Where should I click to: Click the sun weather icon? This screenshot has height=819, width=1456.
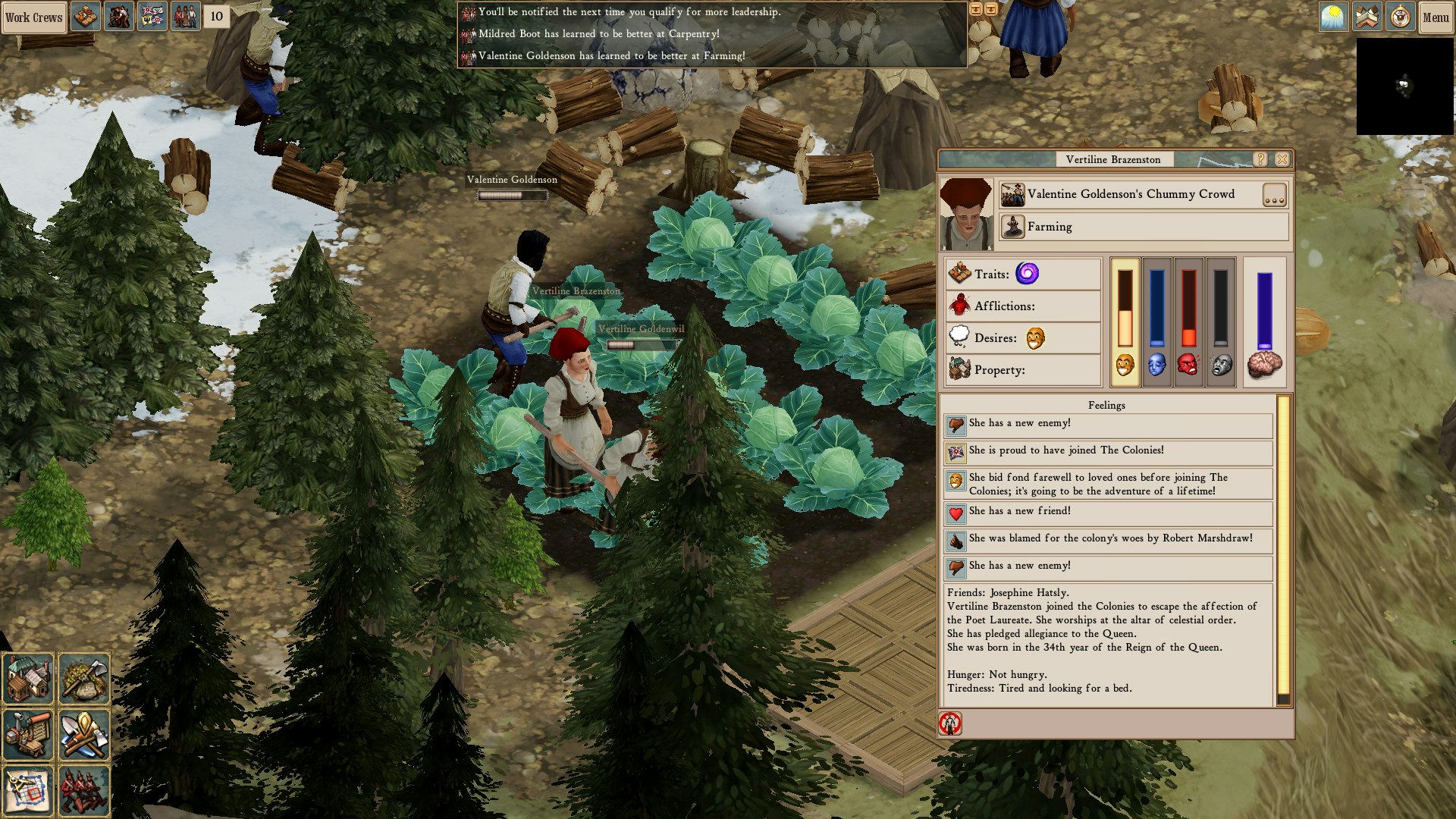(1333, 17)
